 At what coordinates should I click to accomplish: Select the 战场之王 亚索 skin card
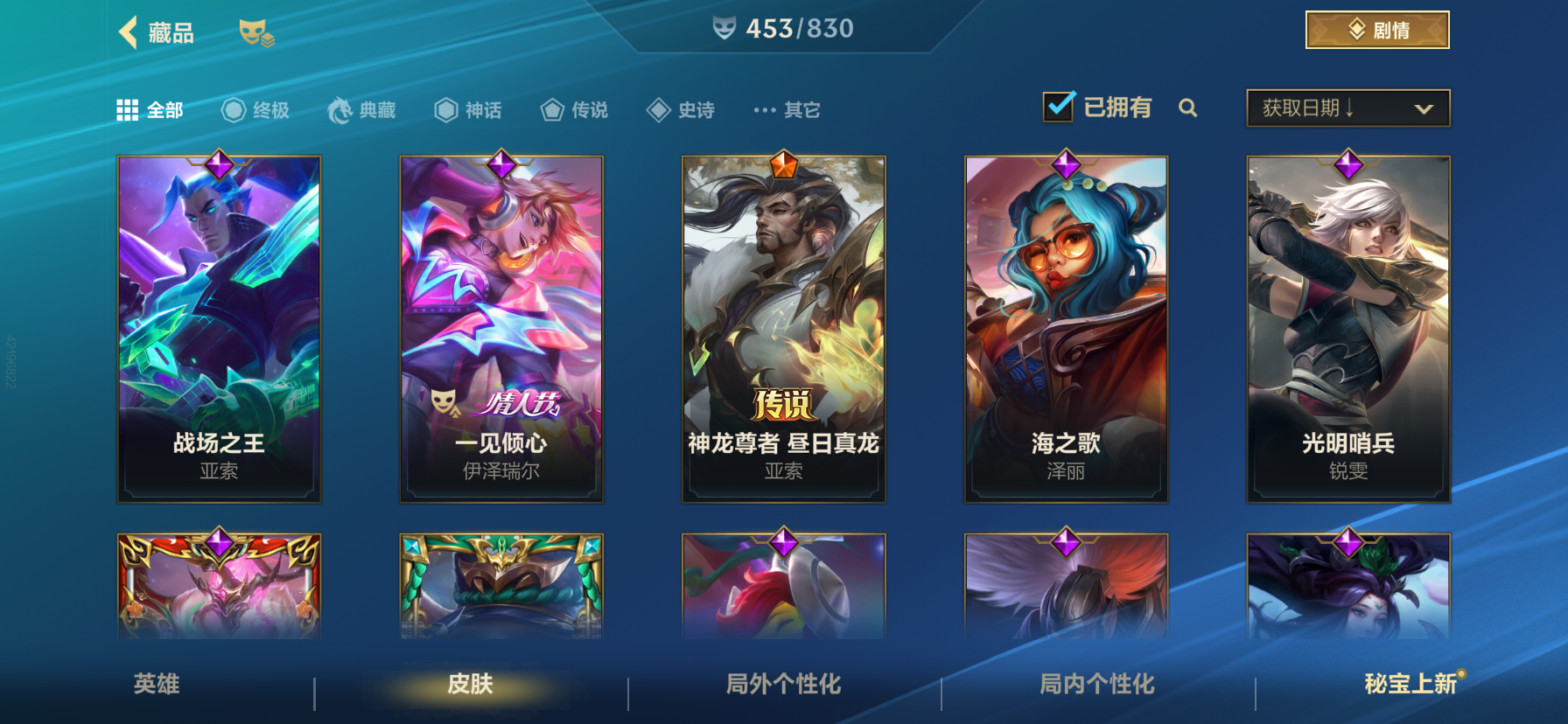pos(218,327)
